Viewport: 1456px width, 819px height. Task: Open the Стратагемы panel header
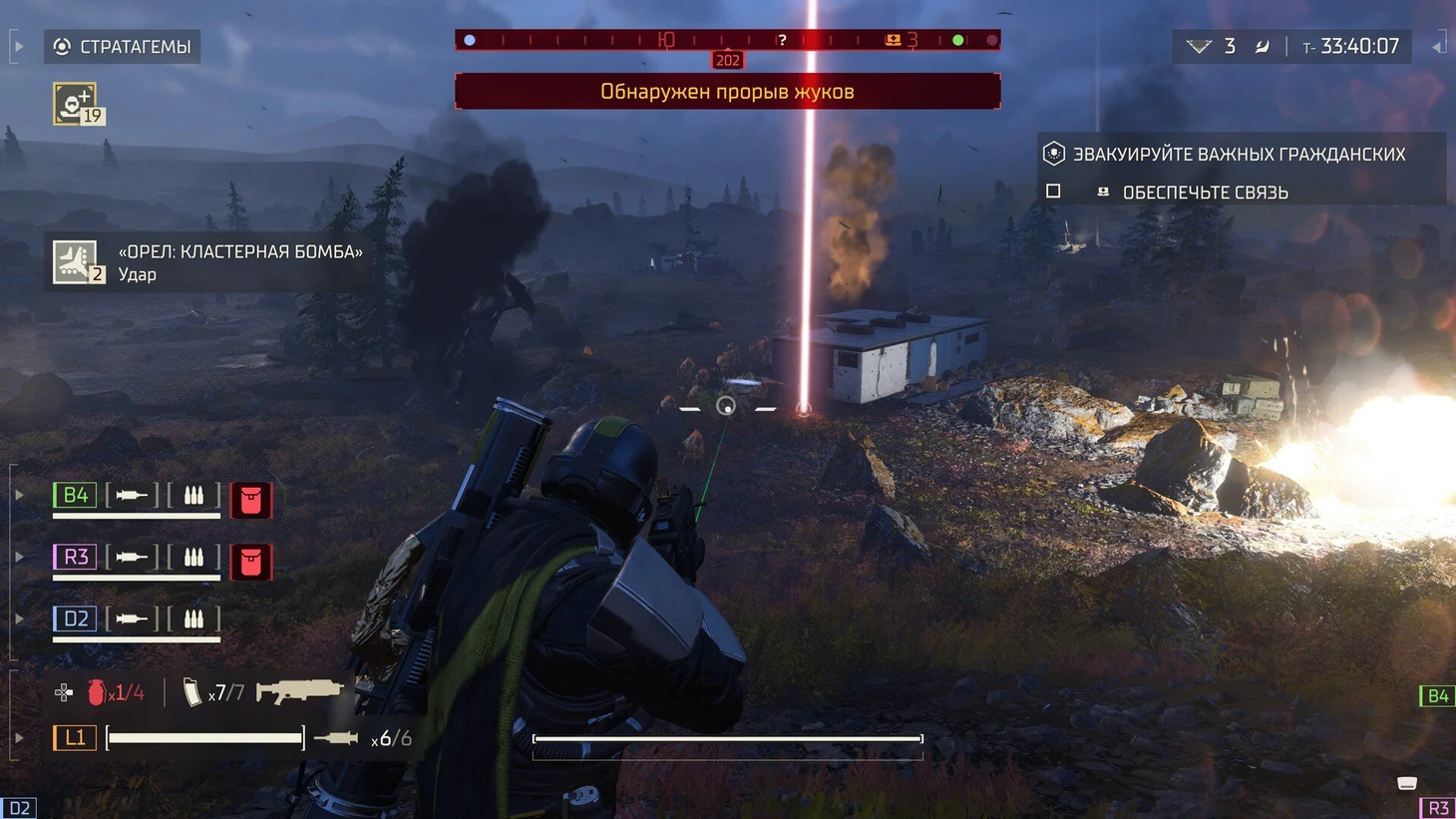point(122,47)
